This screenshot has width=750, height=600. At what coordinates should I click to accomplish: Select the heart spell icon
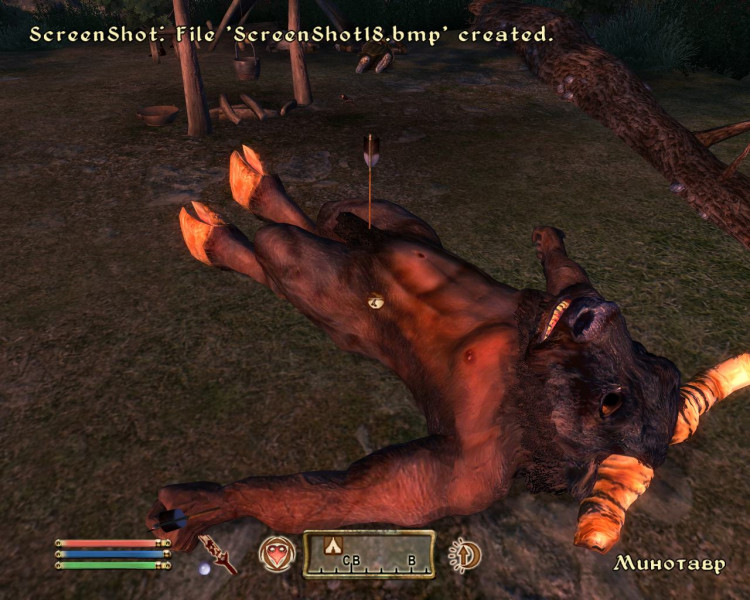coord(277,553)
